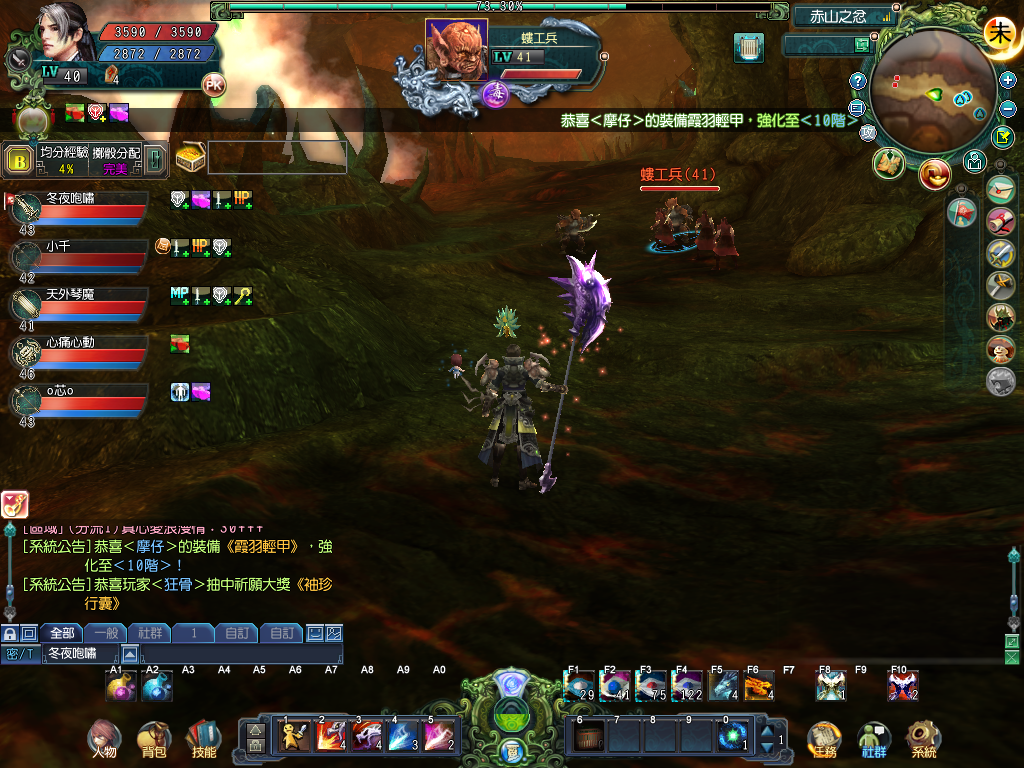Screen dimensions: 1024x768
Task: Zoom in the minimap with plus button
Action: (x=1008, y=80)
